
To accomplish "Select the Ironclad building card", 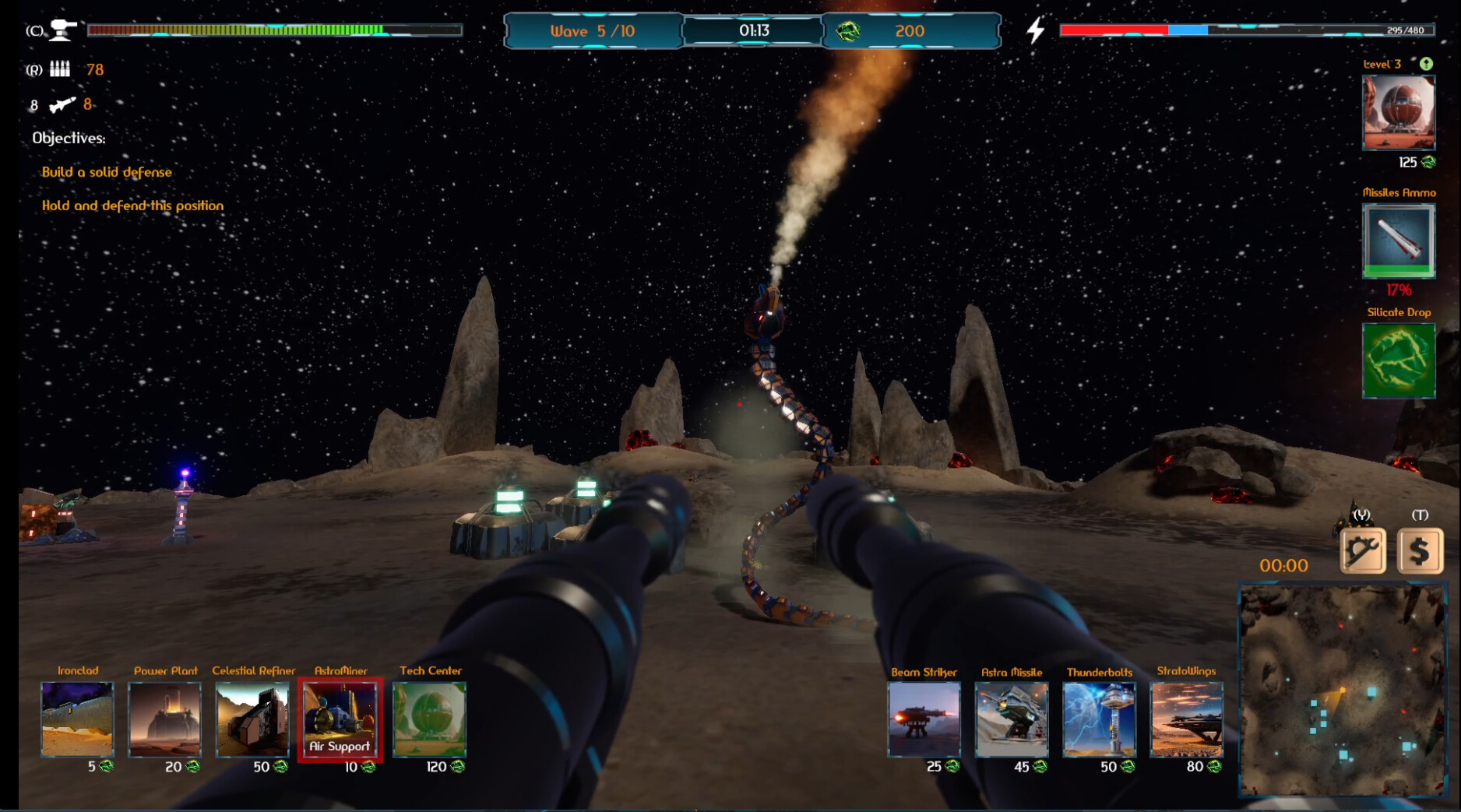I will click(x=77, y=719).
